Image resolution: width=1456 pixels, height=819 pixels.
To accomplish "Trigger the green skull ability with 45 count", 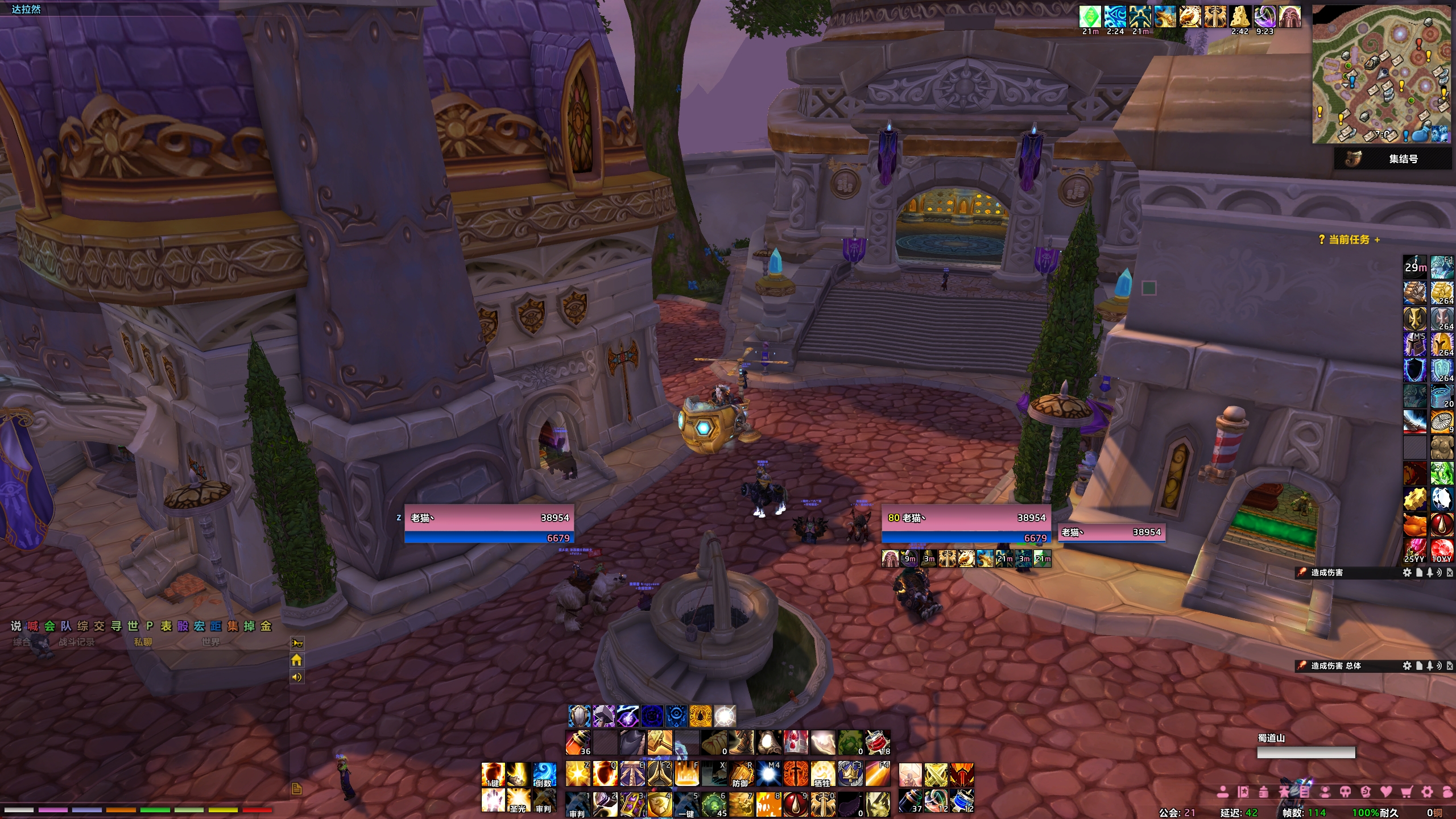I will (x=714, y=804).
